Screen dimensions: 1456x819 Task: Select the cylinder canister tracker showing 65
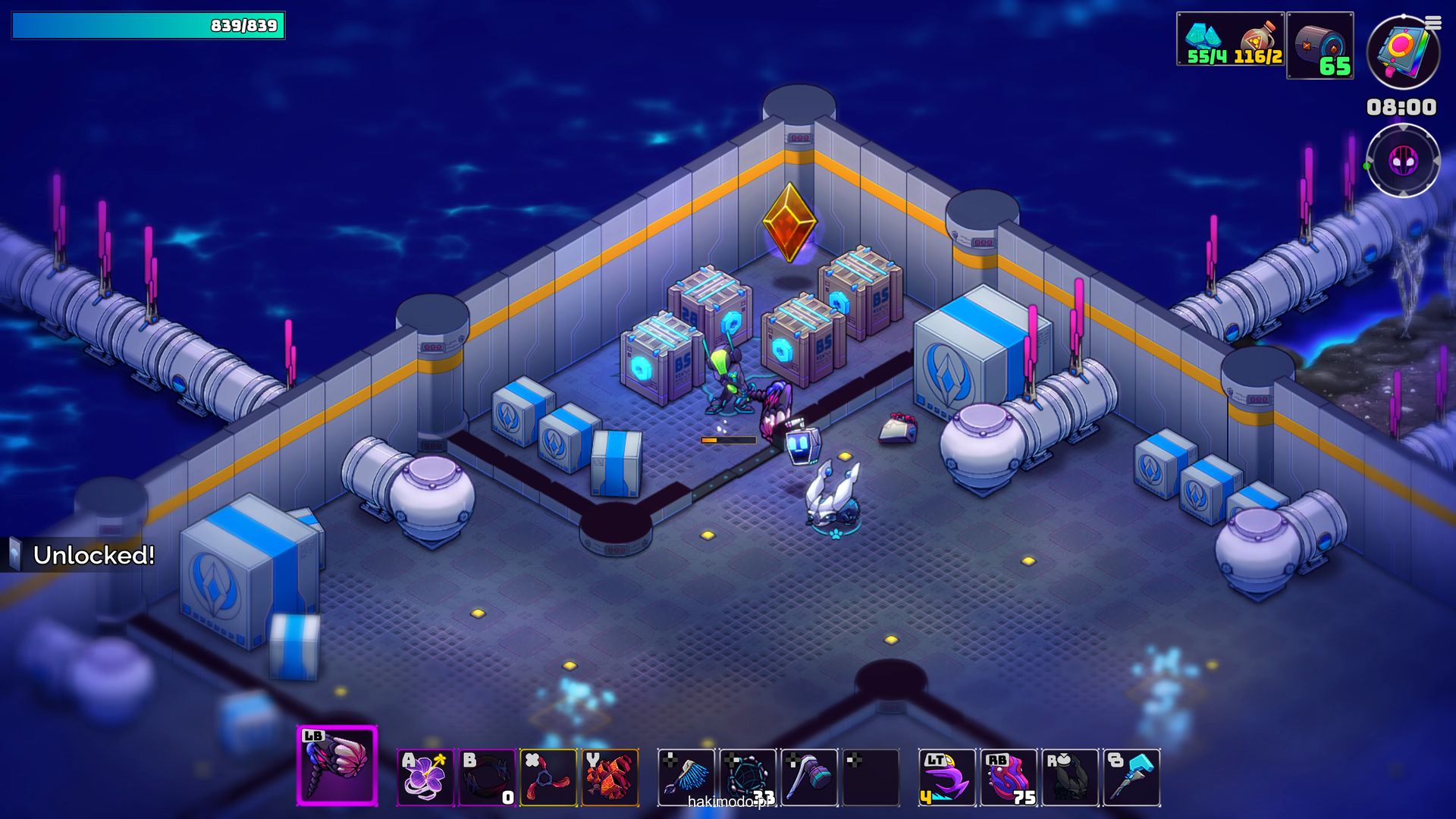(1320, 45)
